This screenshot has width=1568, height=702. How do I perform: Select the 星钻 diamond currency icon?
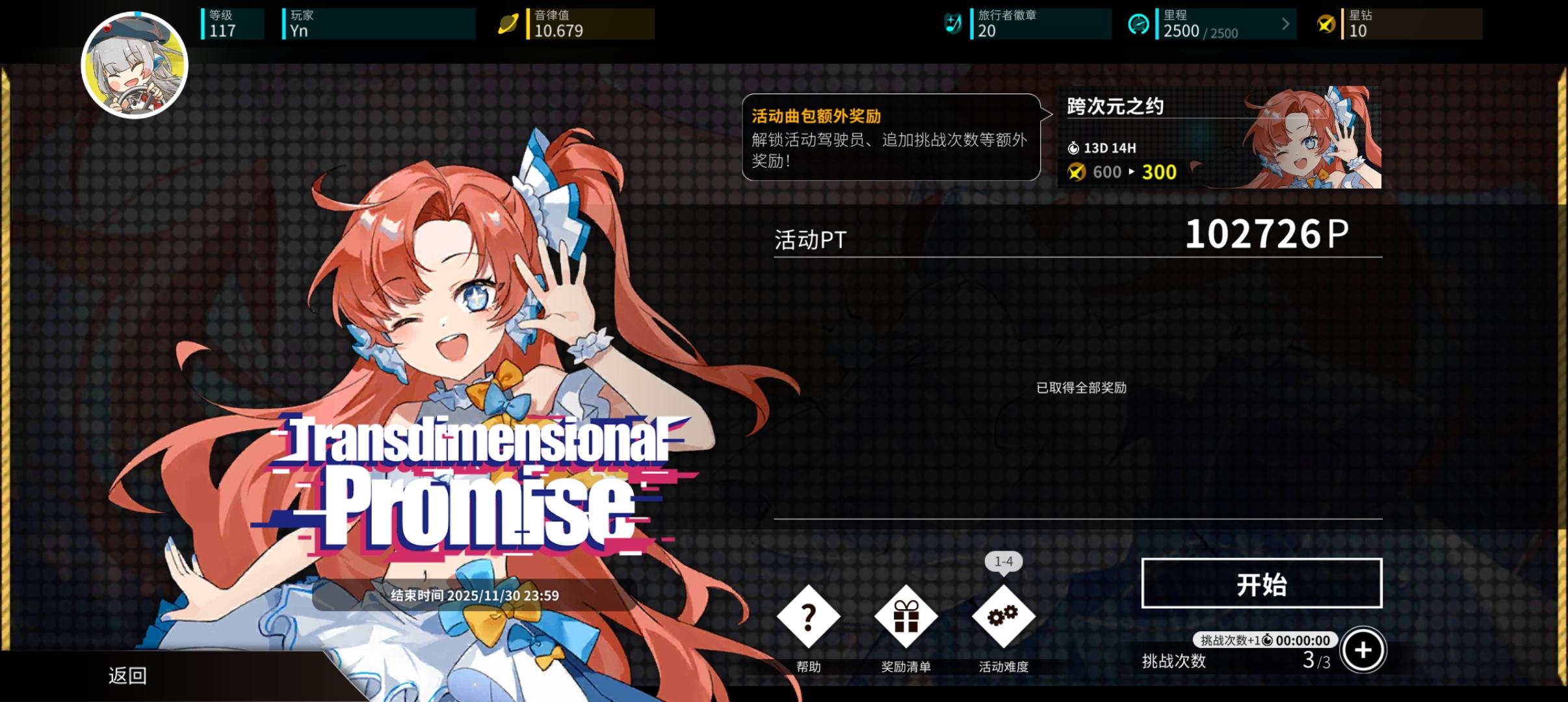click(x=1326, y=23)
